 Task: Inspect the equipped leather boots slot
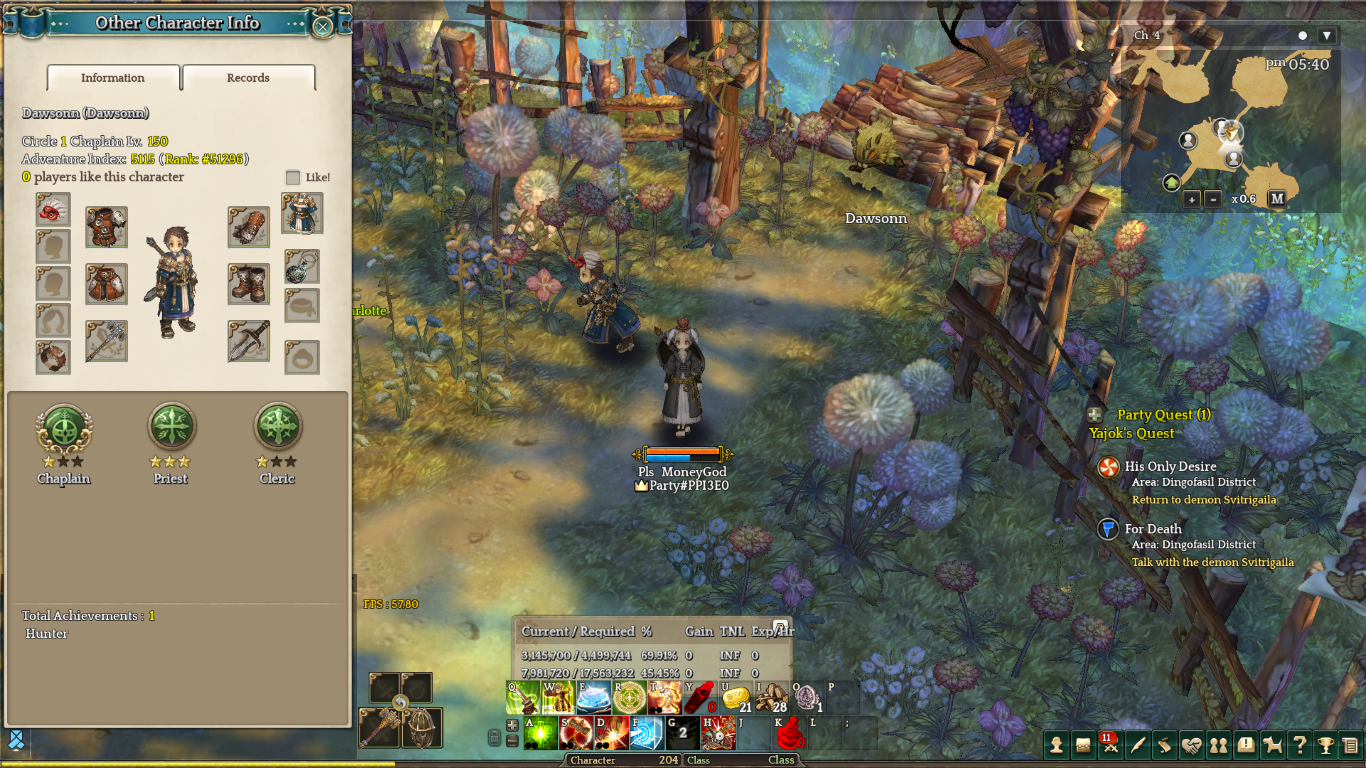248,284
